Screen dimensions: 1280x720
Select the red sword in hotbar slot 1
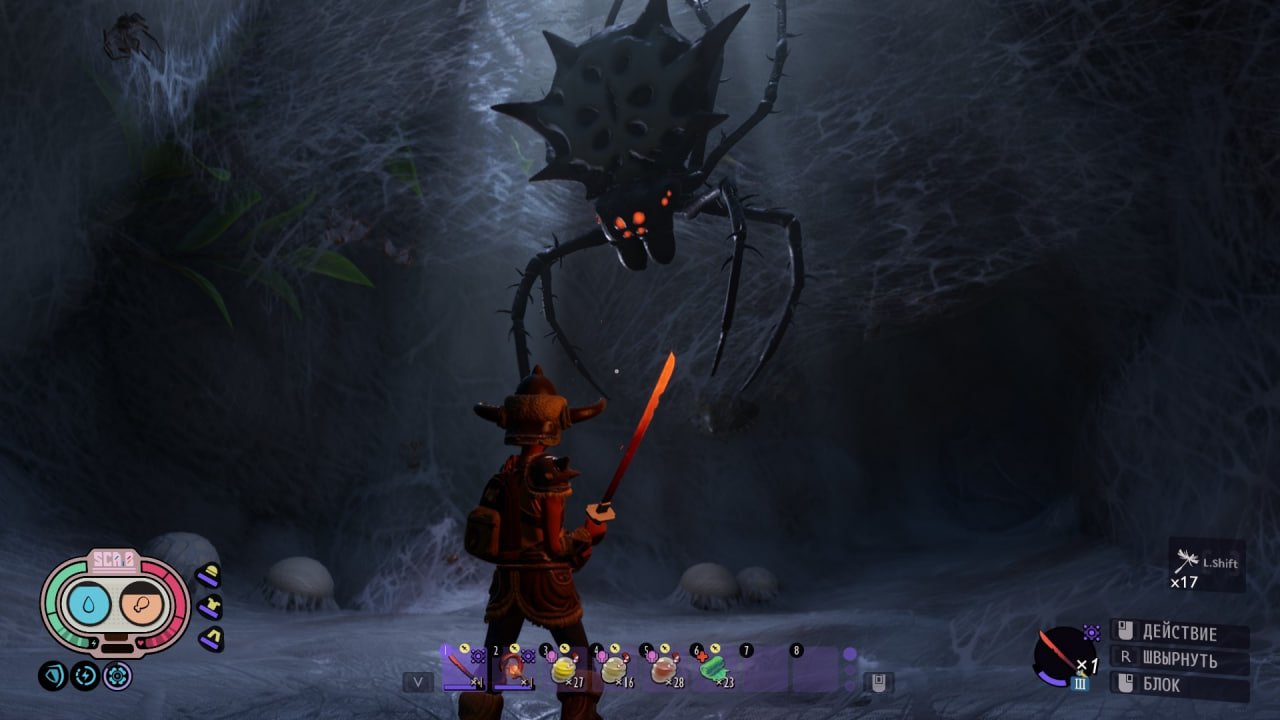(x=463, y=667)
